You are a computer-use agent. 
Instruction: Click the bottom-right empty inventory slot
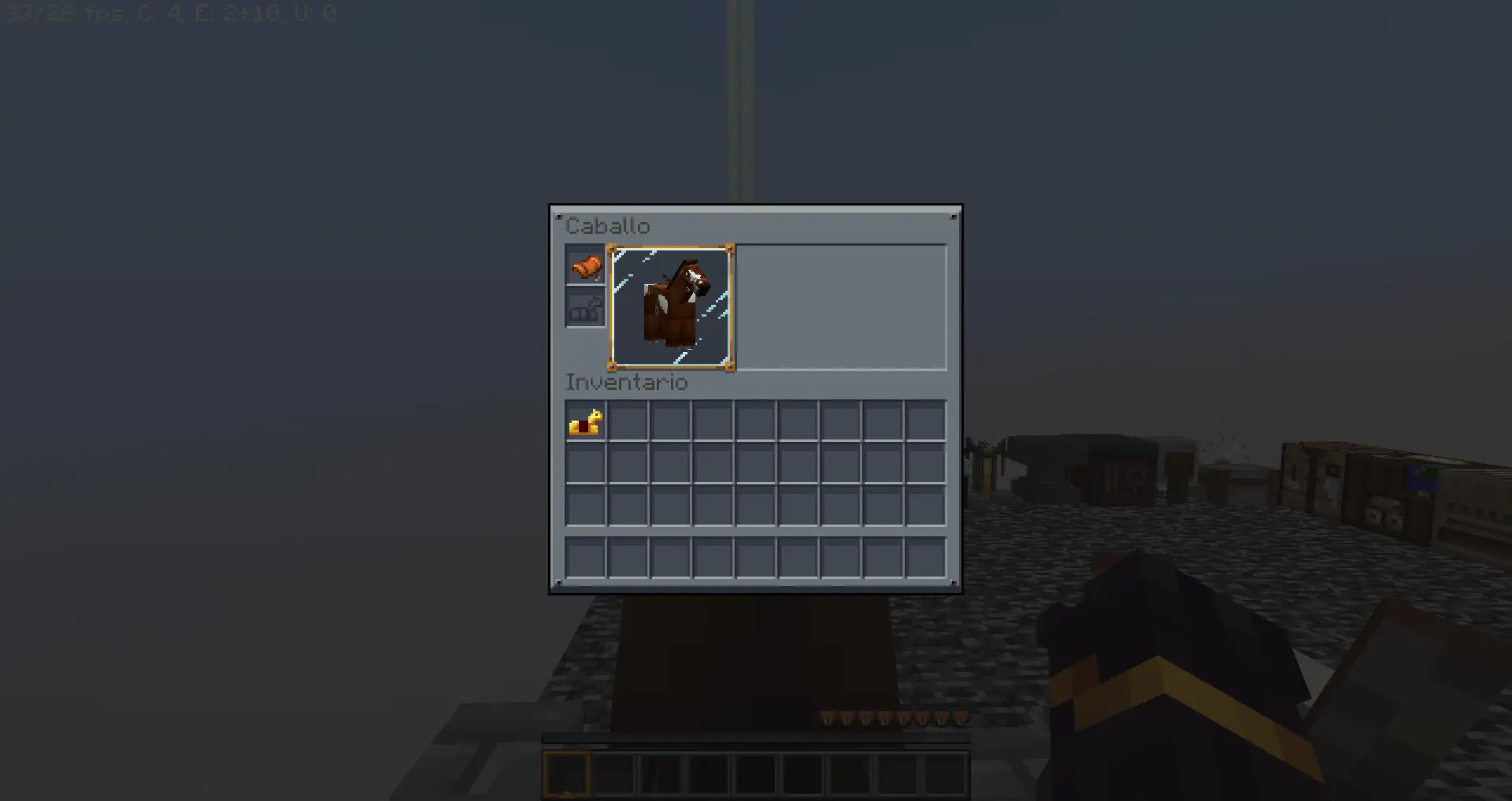[x=927, y=558]
